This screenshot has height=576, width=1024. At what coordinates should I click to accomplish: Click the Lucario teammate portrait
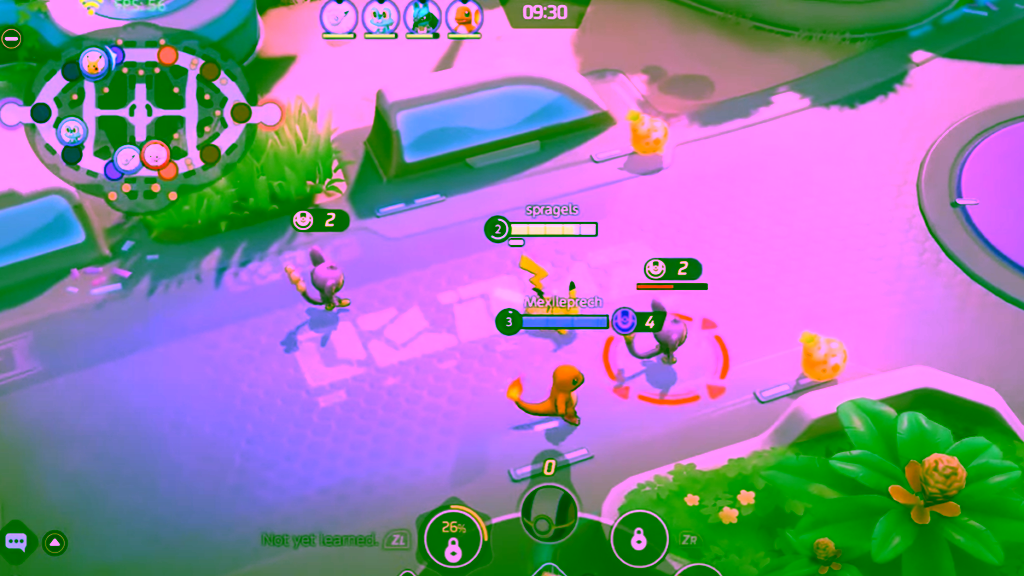pos(422,17)
